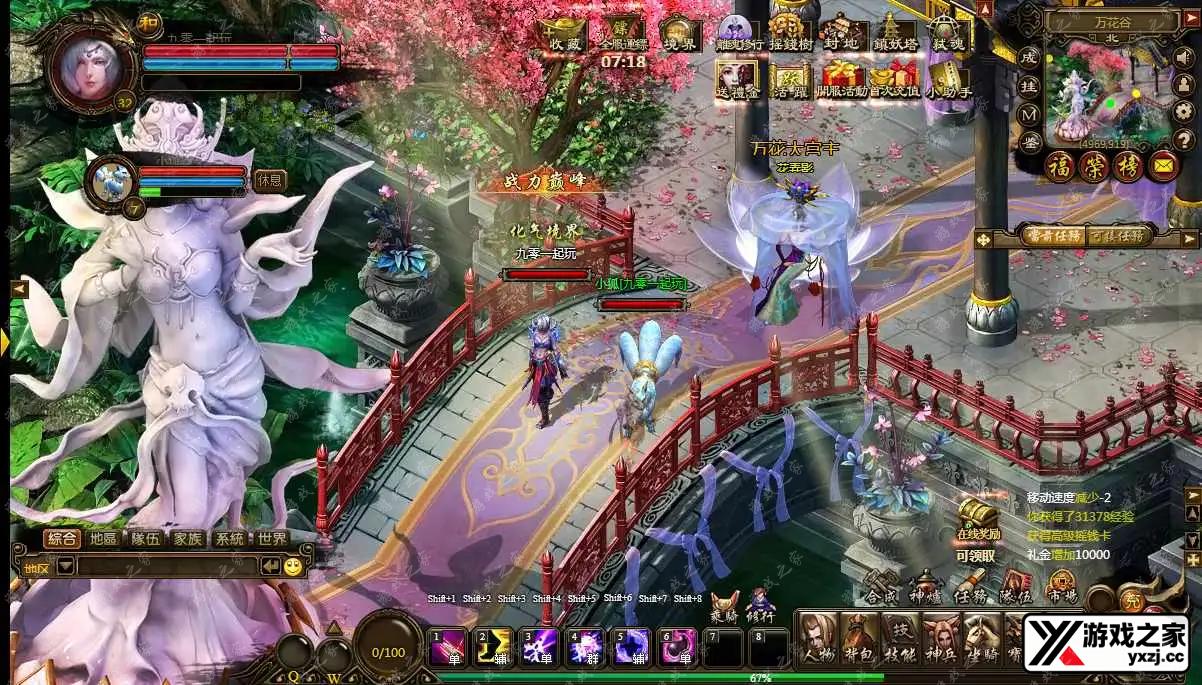
Task: Select the 家族 chat tab
Action: (187, 539)
